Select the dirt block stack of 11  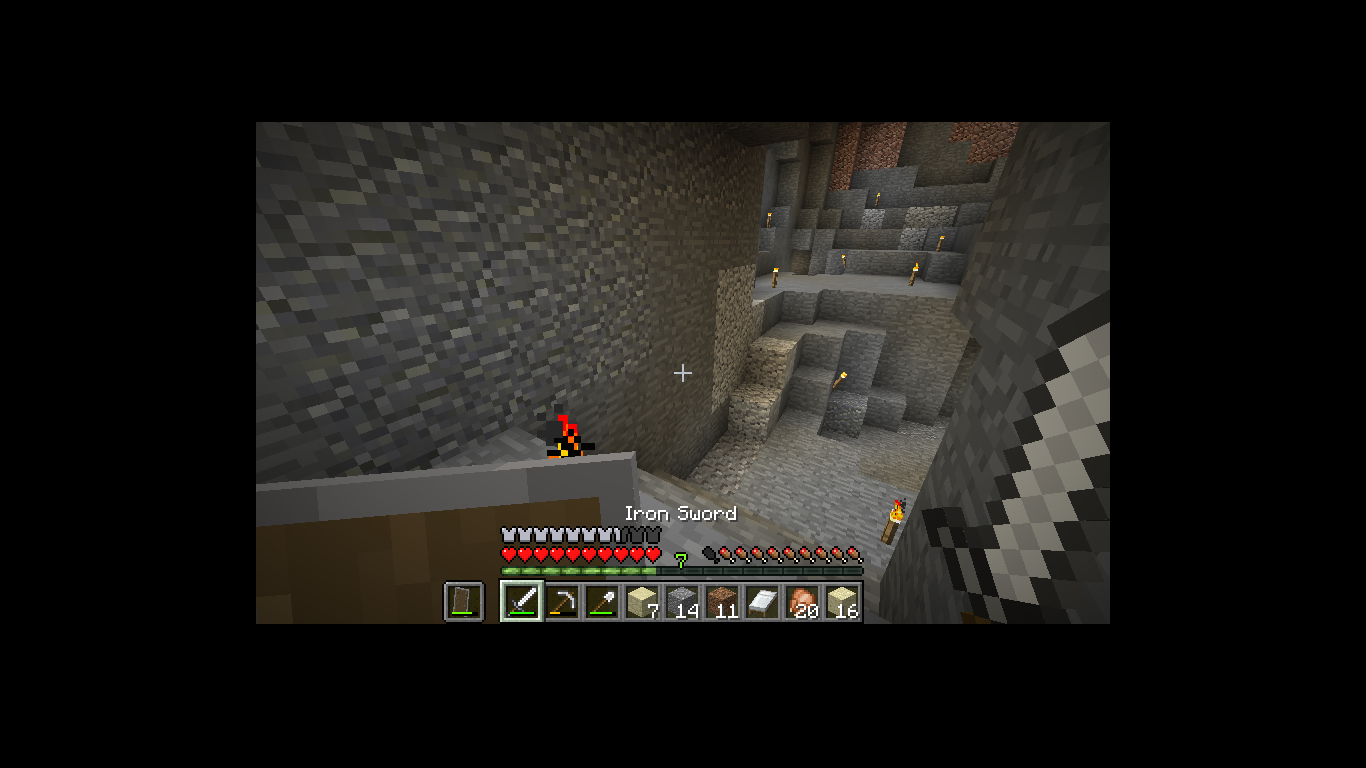pos(722,601)
